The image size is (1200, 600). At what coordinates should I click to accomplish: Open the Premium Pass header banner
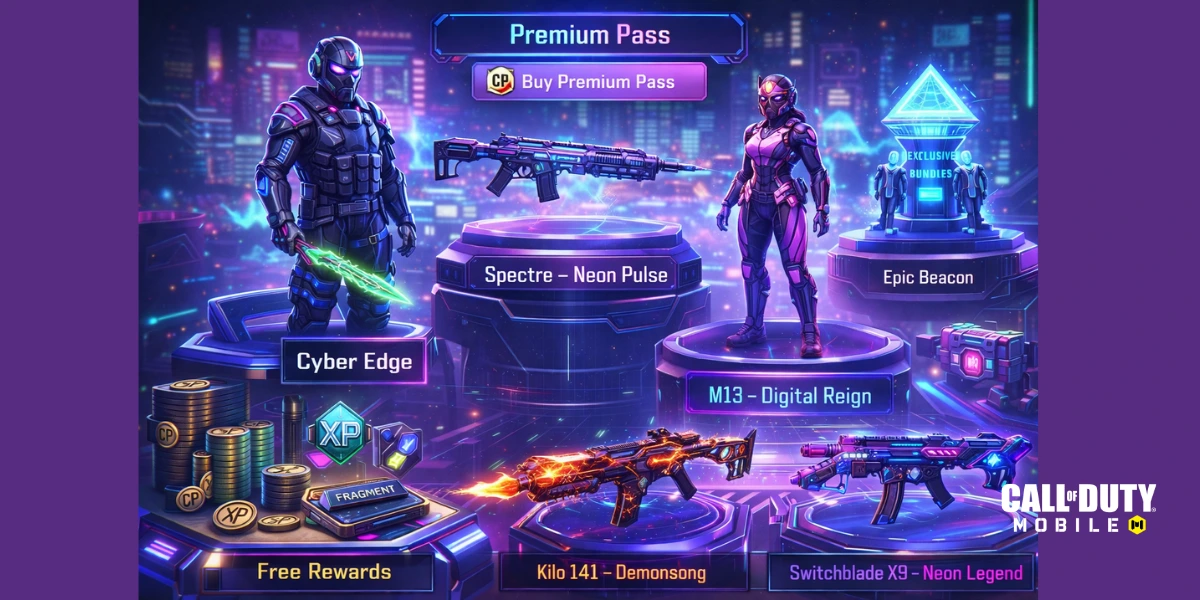pyautogui.click(x=588, y=35)
